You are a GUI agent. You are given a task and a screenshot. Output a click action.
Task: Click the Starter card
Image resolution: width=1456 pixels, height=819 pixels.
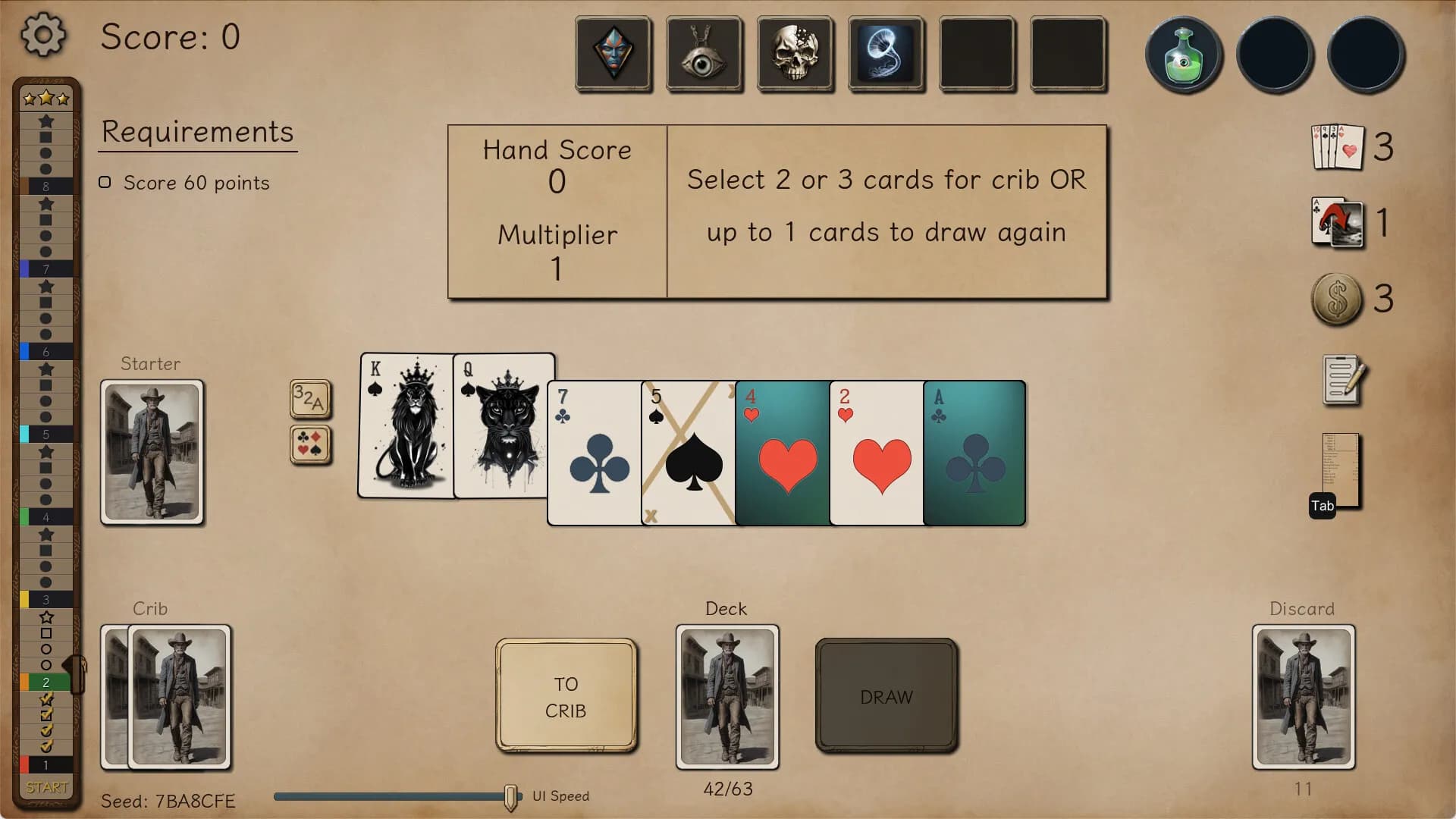(152, 451)
